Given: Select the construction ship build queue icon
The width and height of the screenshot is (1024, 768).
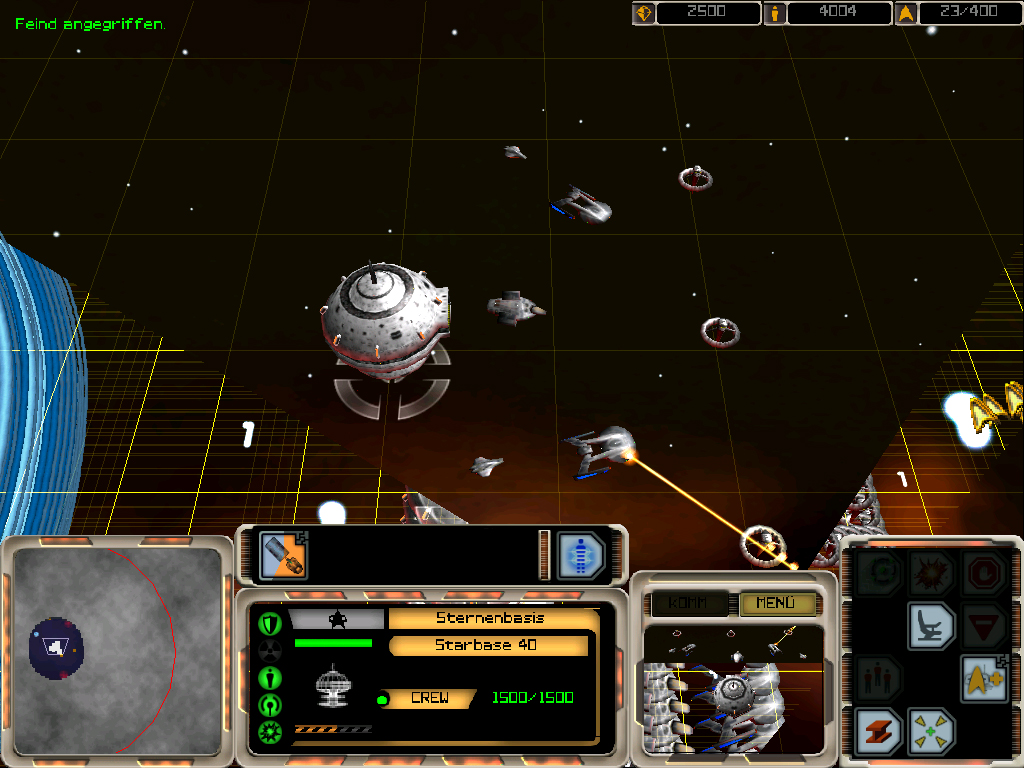Looking at the screenshot, I should [283, 555].
